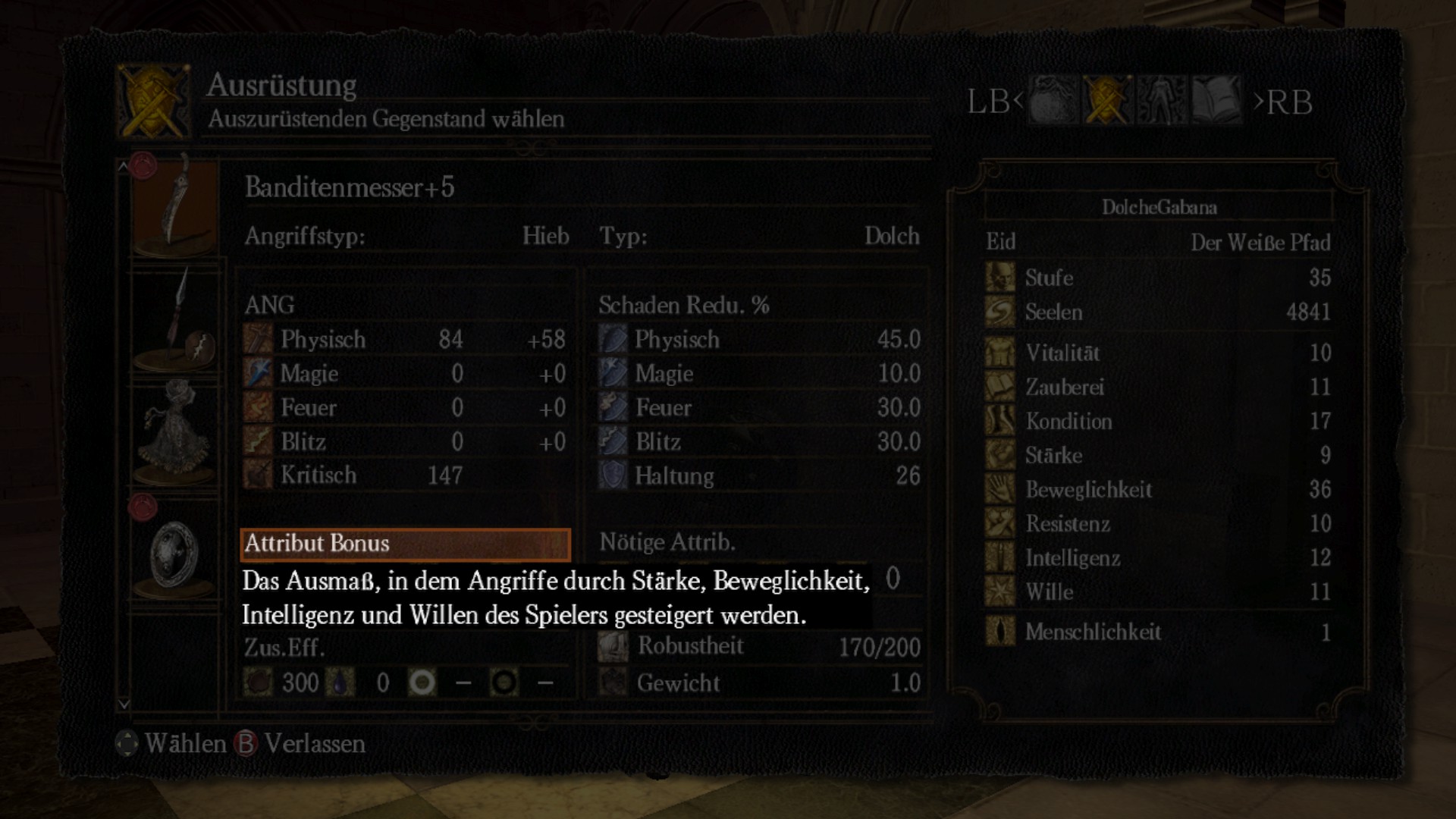
Task: Click the item list's scroll-up arrow
Action: [x=124, y=165]
